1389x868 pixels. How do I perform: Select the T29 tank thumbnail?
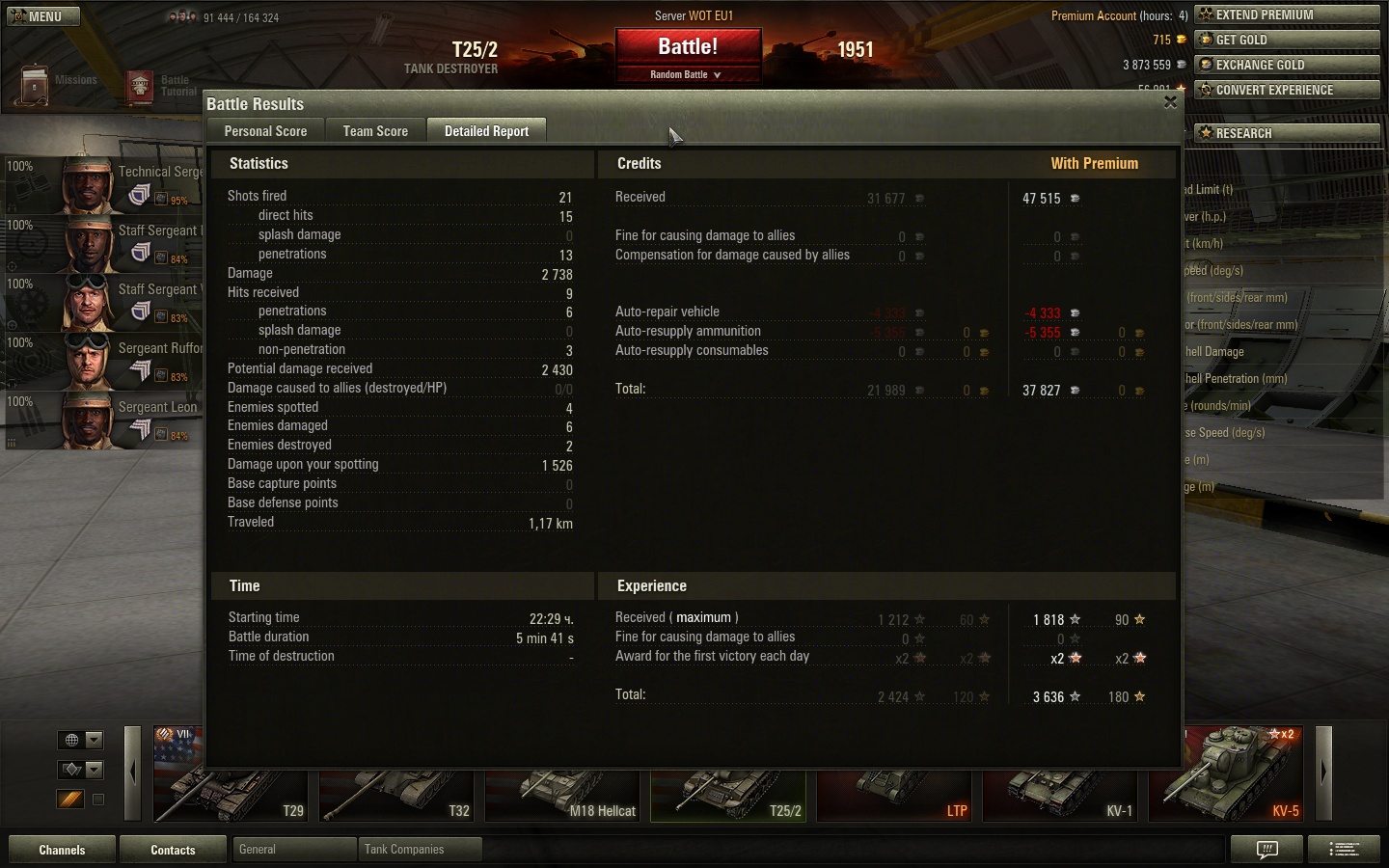tap(231, 773)
